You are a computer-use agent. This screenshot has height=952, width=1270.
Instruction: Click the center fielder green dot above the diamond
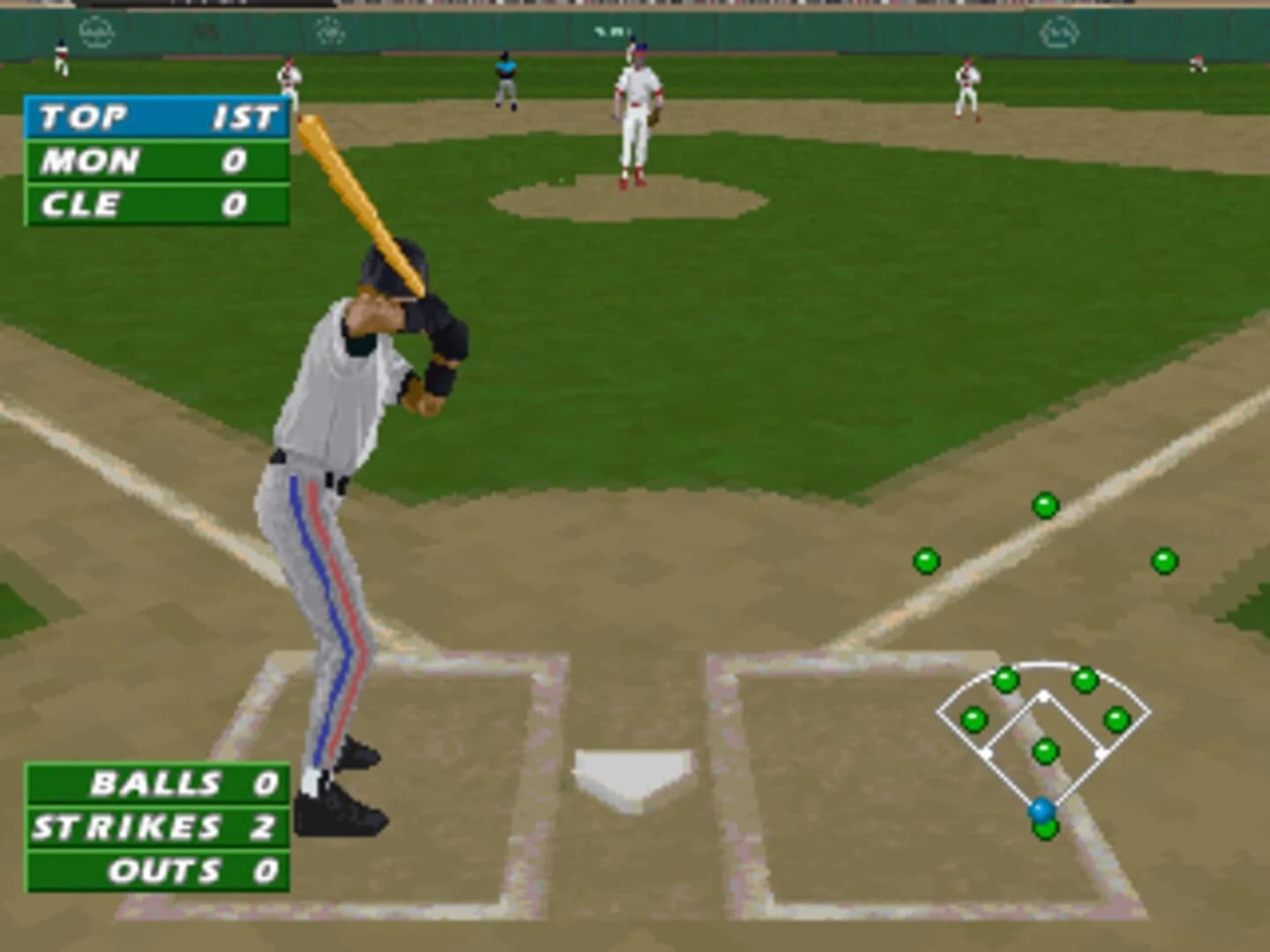tap(1045, 505)
